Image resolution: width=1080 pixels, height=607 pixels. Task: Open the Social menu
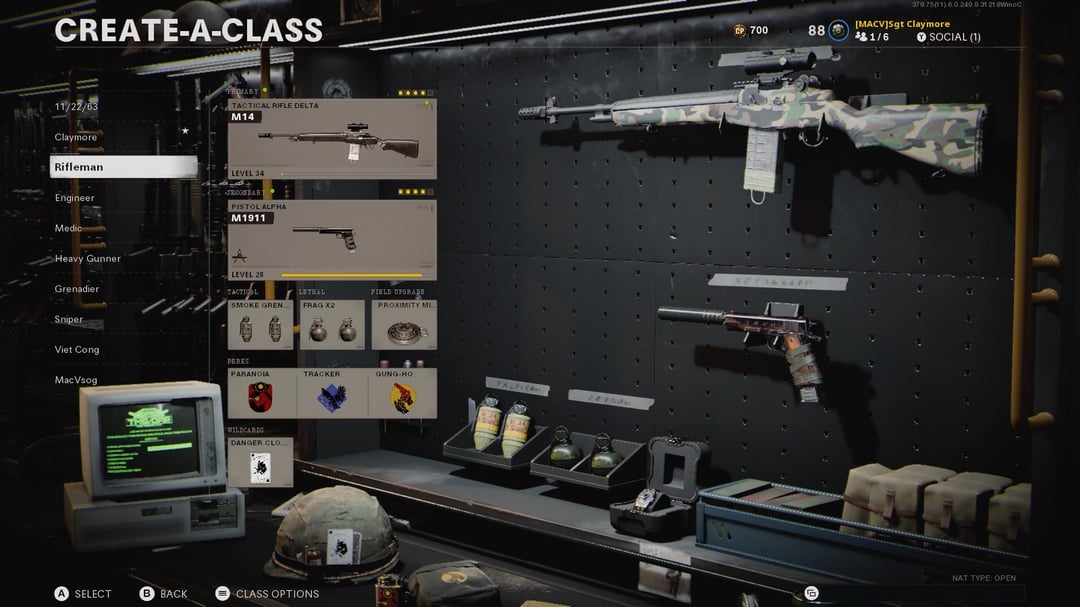[948, 37]
